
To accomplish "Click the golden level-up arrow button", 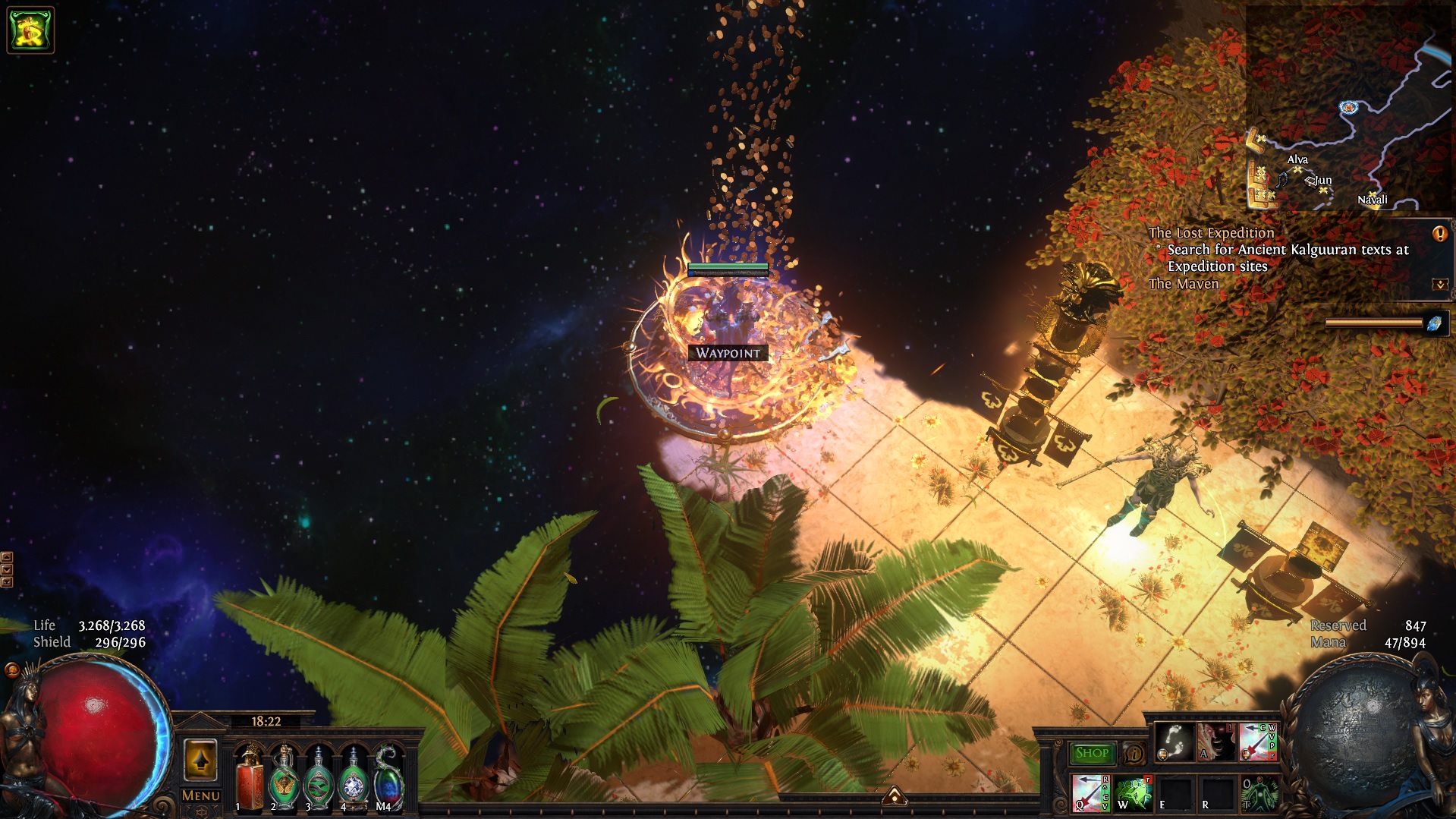I will coord(201,760).
